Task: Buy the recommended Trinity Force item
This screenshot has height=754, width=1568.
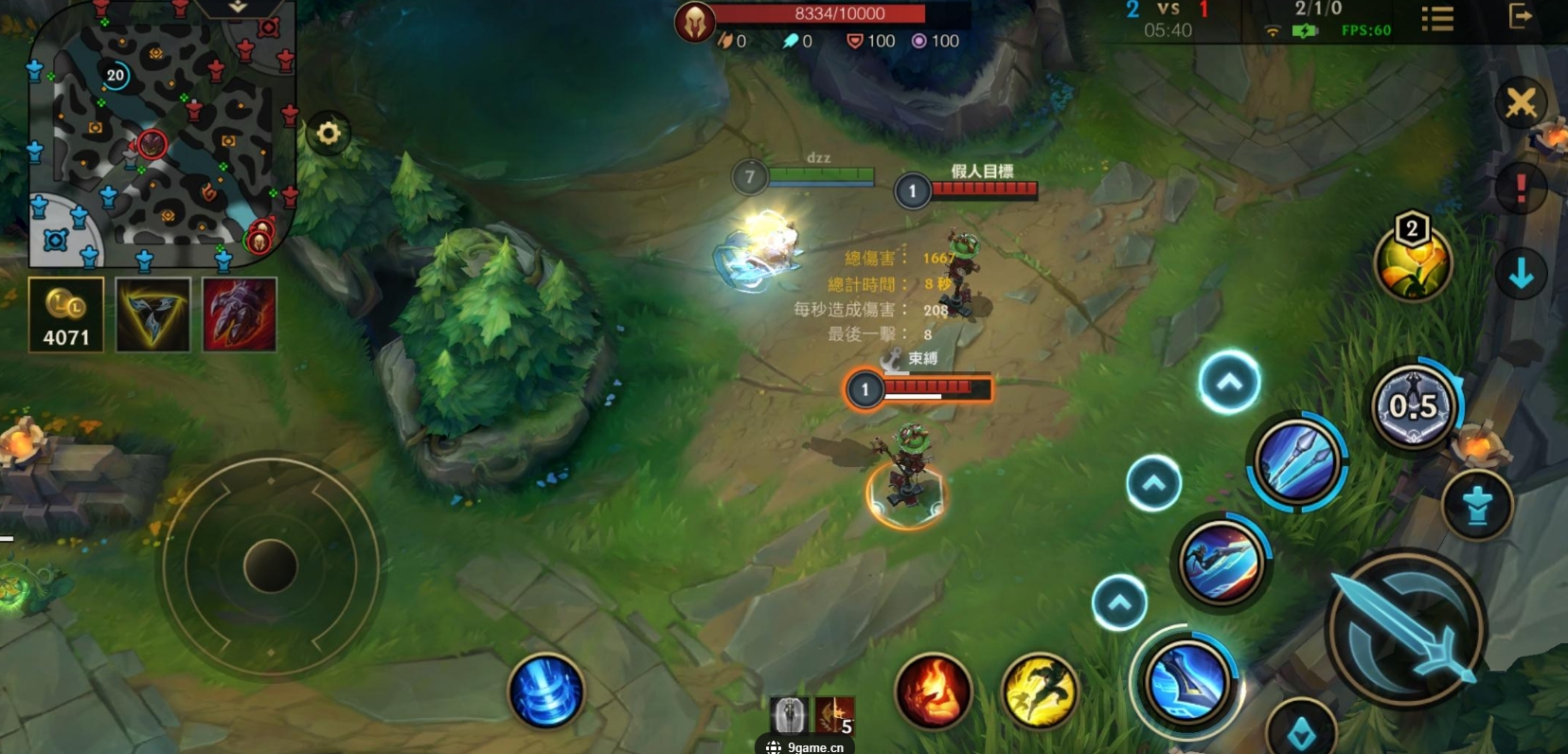Action: coord(153,314)
